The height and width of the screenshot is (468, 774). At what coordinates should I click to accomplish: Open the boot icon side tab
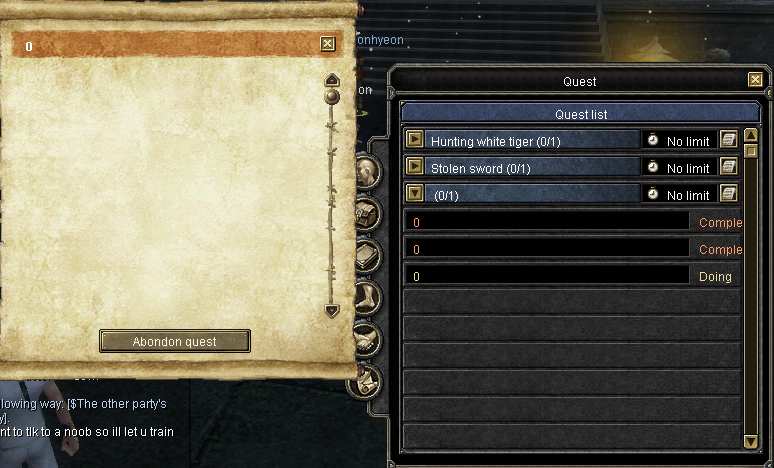click(367, 297)
